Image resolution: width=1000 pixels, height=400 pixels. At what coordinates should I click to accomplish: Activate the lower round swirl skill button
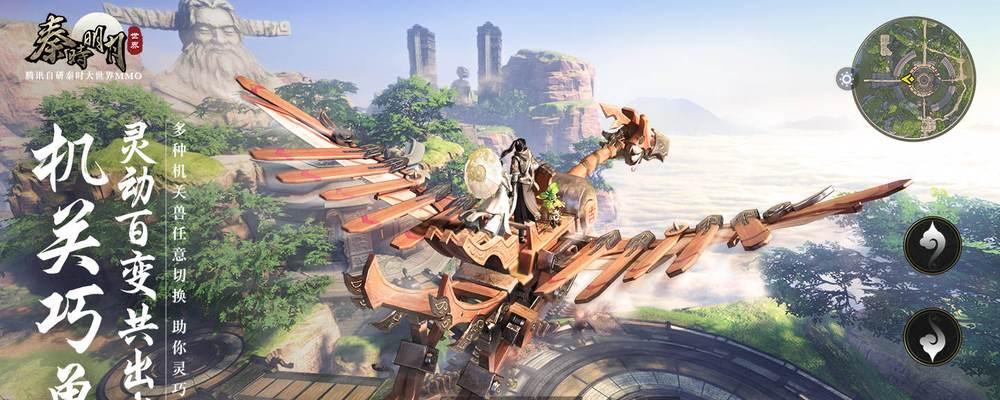[932, 337]
